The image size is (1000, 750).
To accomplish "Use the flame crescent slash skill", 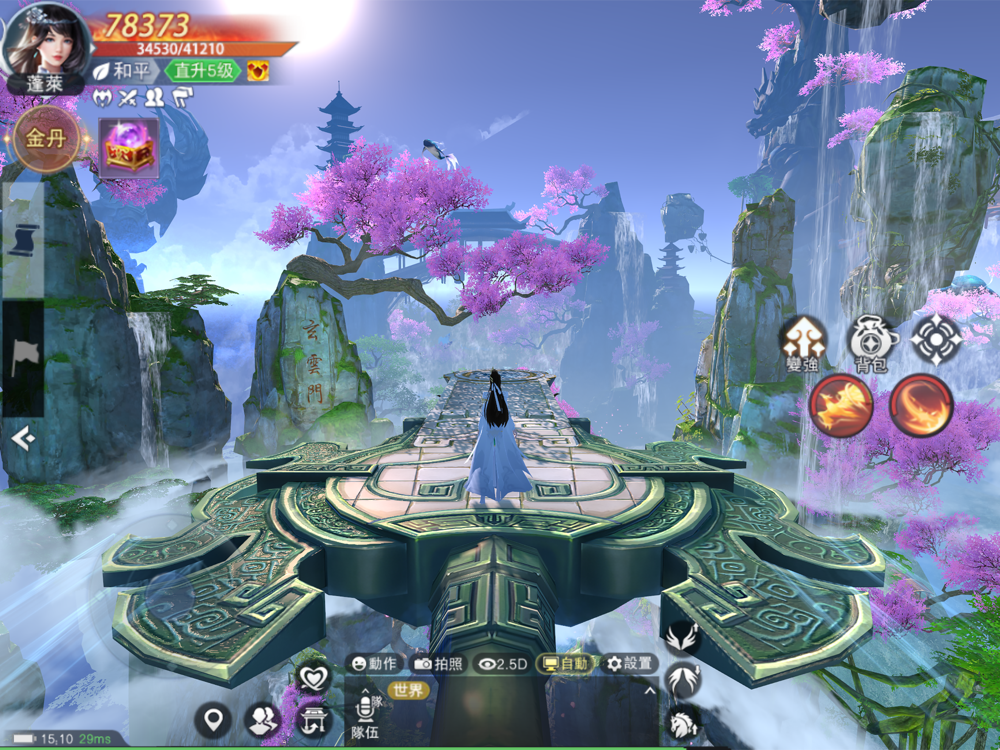I will [921, 405].
